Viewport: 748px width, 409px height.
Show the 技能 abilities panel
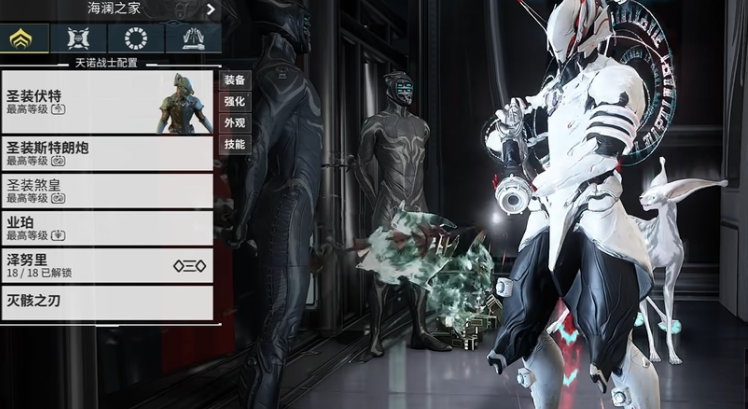[x=234, y=144]
